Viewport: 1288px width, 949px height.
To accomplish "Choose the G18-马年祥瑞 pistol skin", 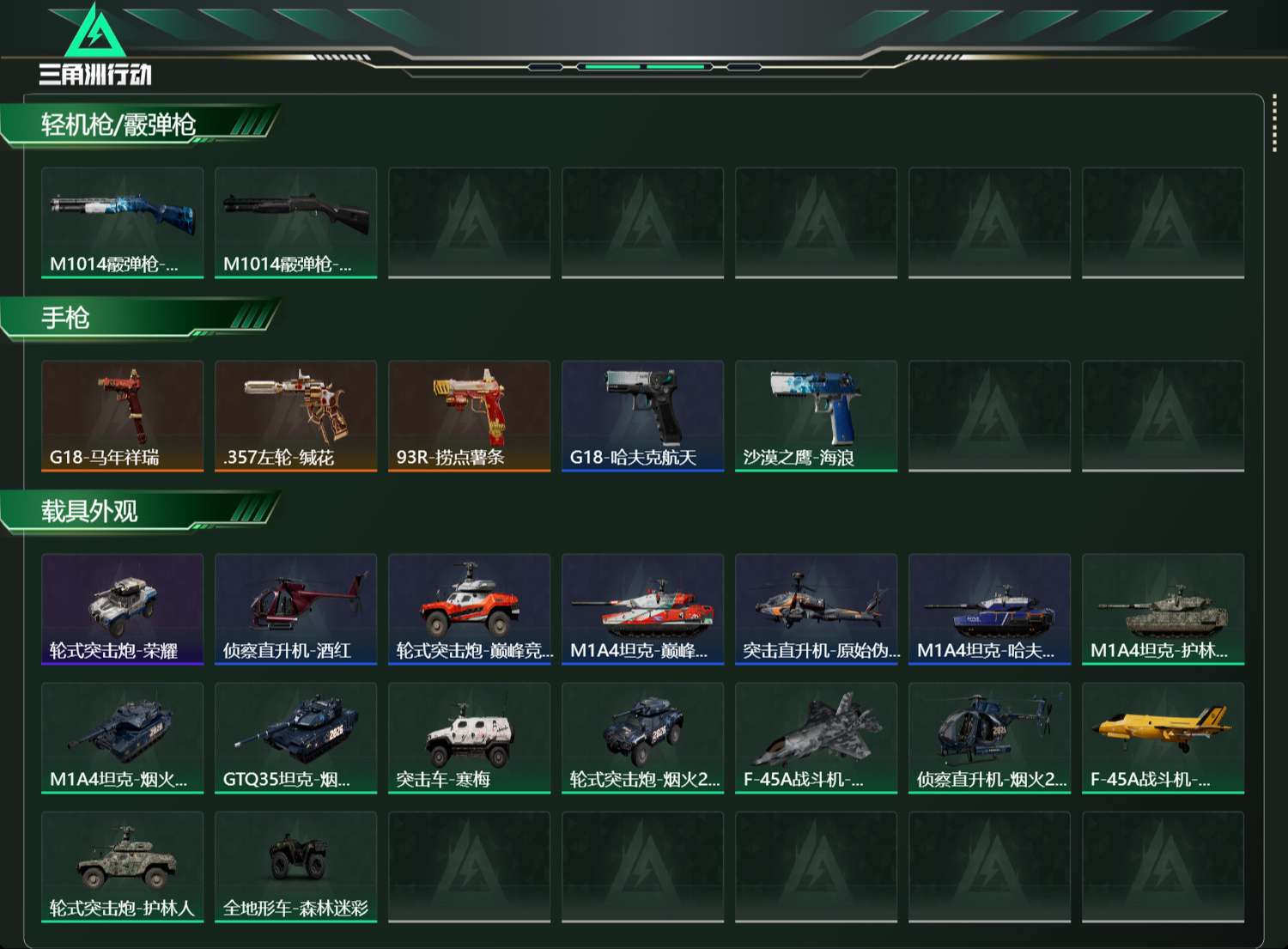I will pyautogui.click(x=123, y=416).
